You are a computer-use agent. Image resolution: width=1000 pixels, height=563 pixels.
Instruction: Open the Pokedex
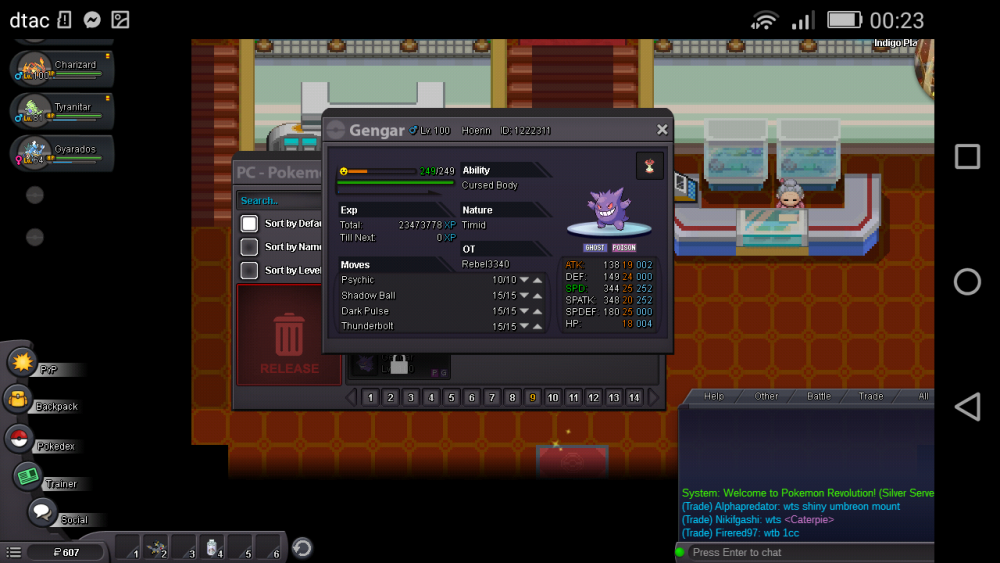[19, 438]
